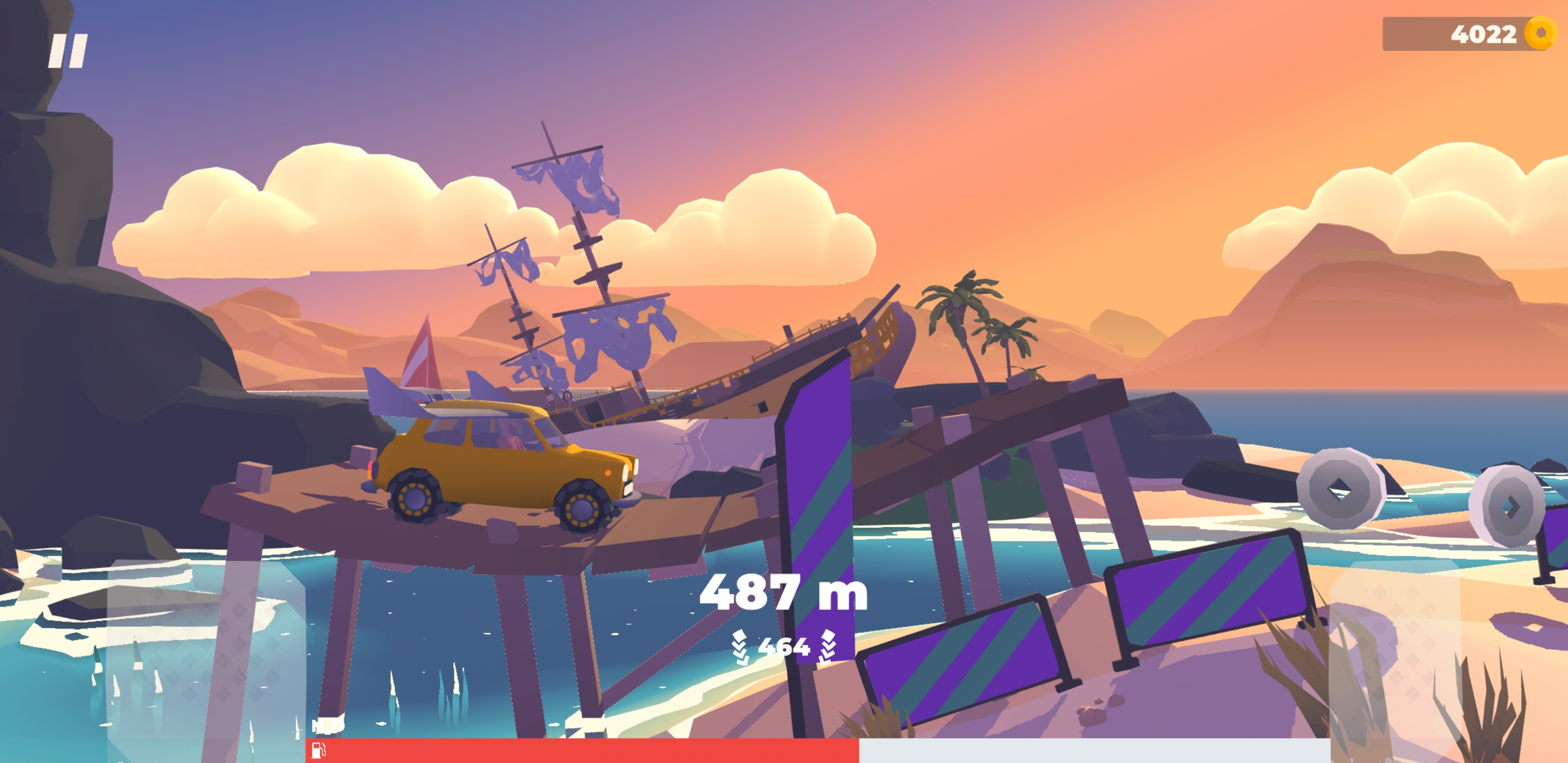This screenshot has width=1568, height=763.
Task: Click the left chevron arrows beside the 464 counter
Action: pyautogui.click(x=740, y=647)
